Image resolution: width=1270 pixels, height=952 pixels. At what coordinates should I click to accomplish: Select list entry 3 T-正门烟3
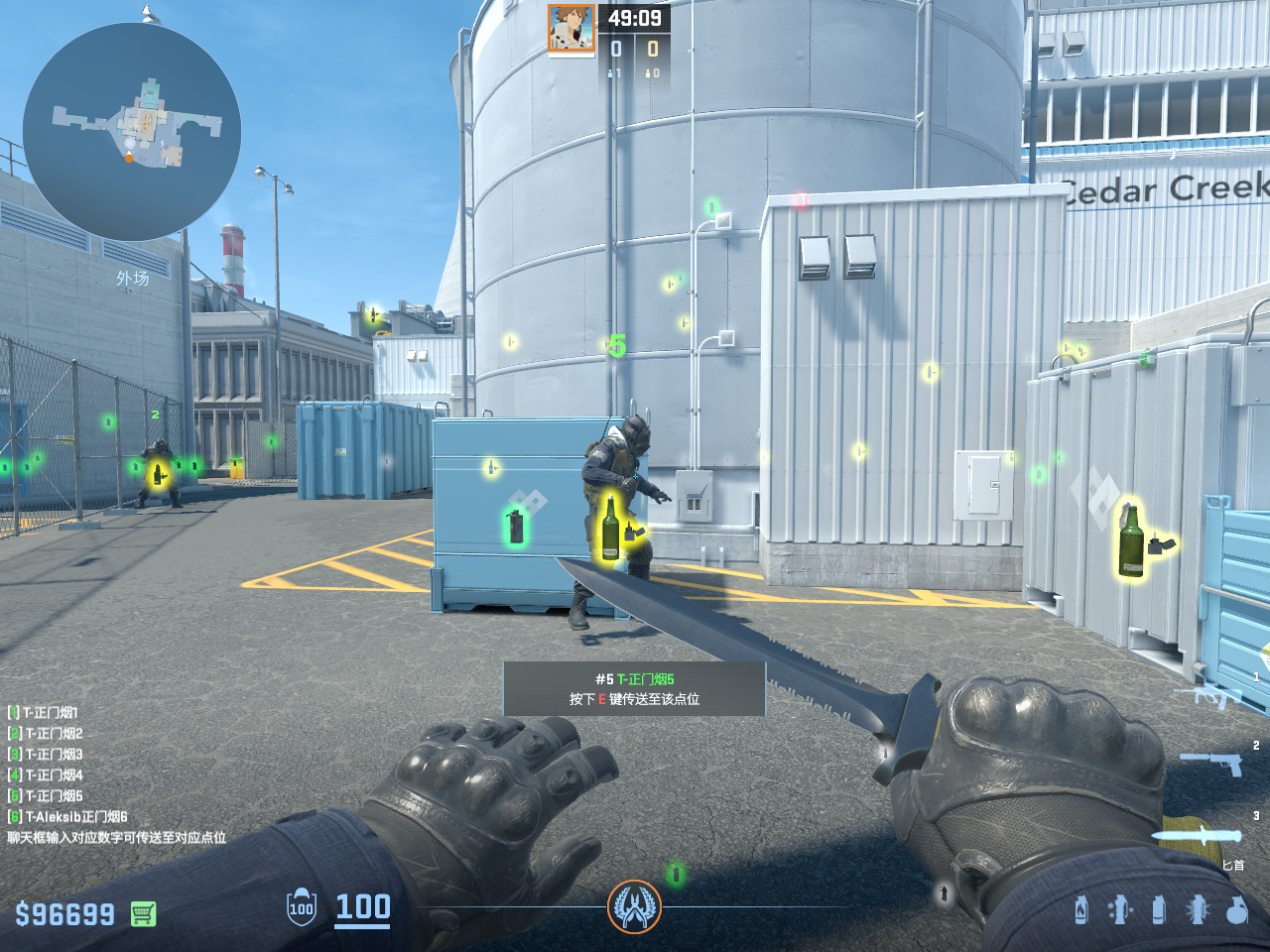(x=46, y=754)
